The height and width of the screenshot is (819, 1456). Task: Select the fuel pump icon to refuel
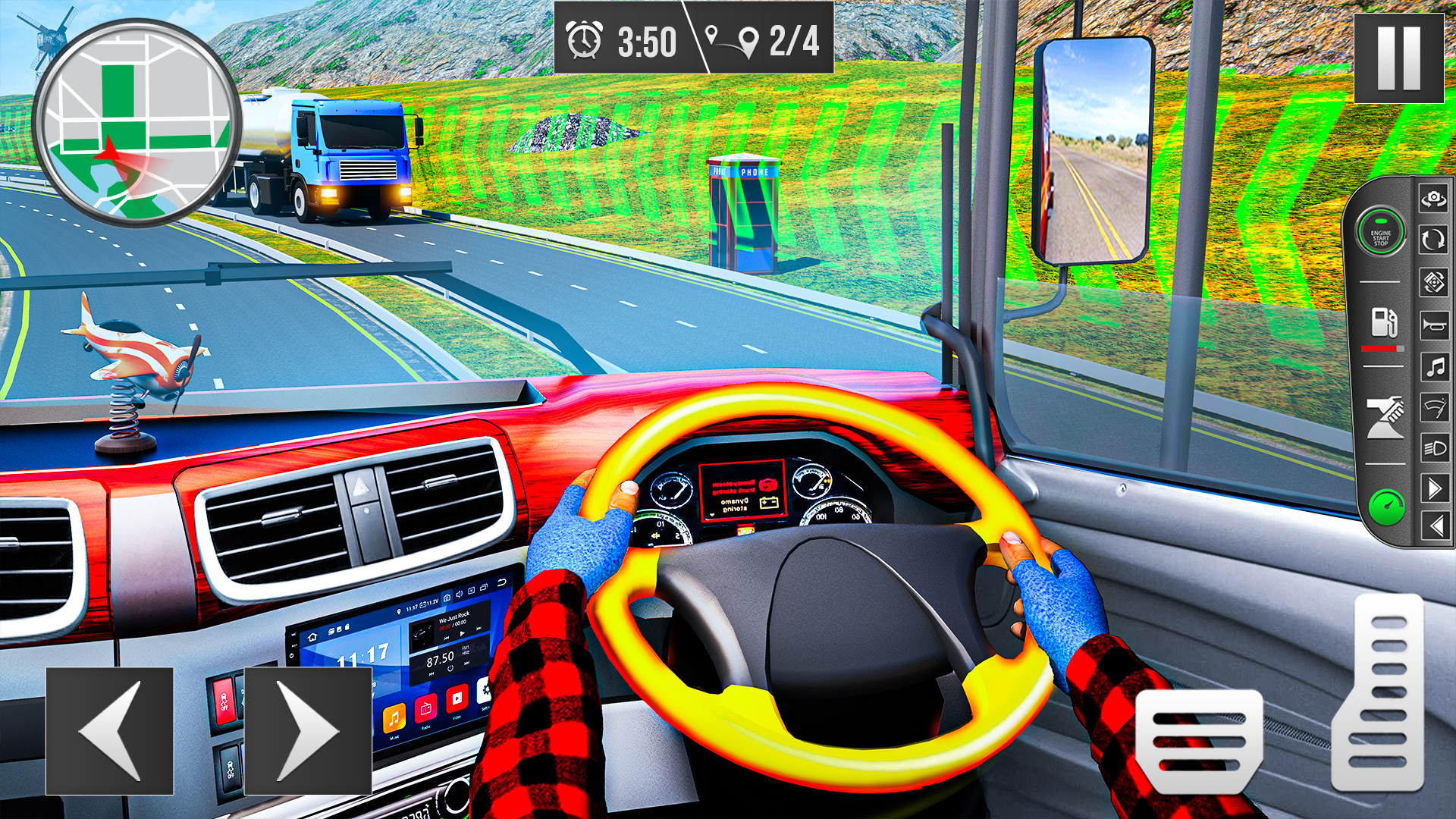click(1384, 322)
